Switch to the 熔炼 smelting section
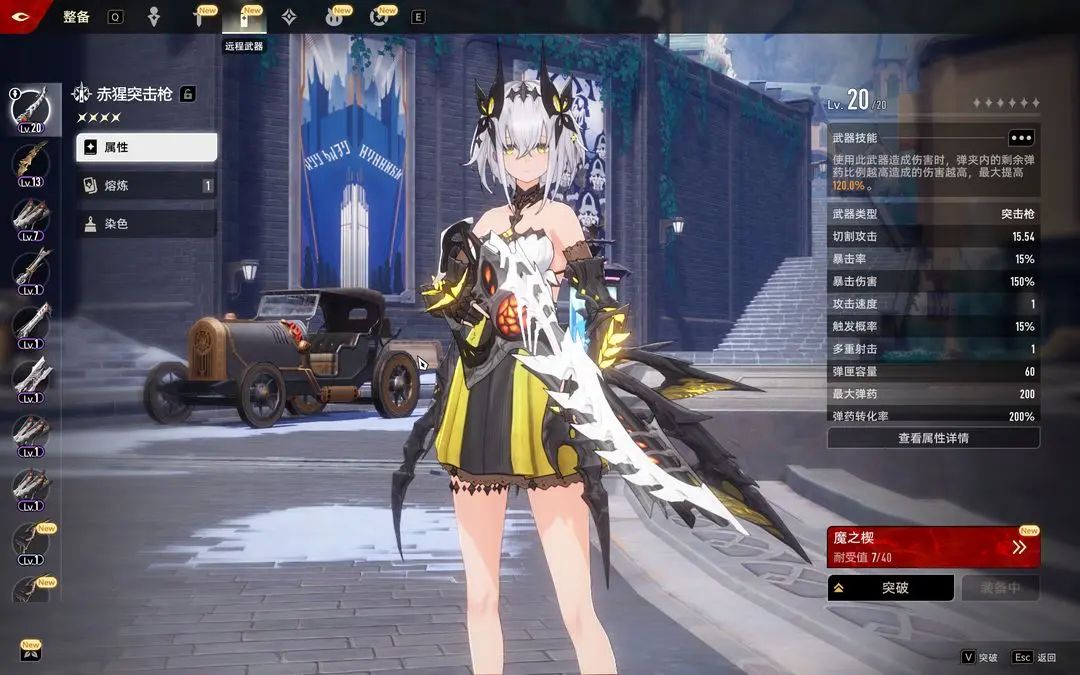 [146, 185]
